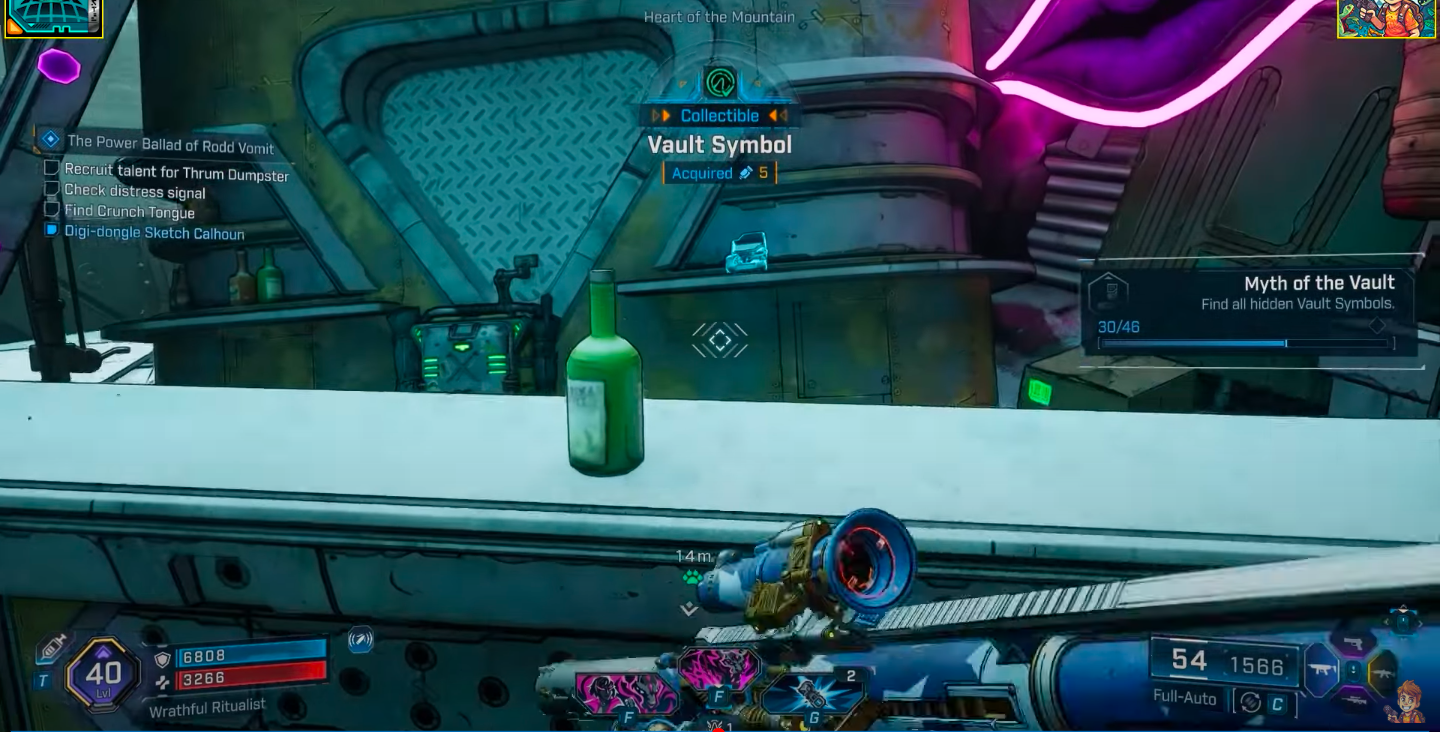Mark Recruit talent for Thrum Dumpster objective
This screenshot has height=732, width=1440.
[52, 168]
